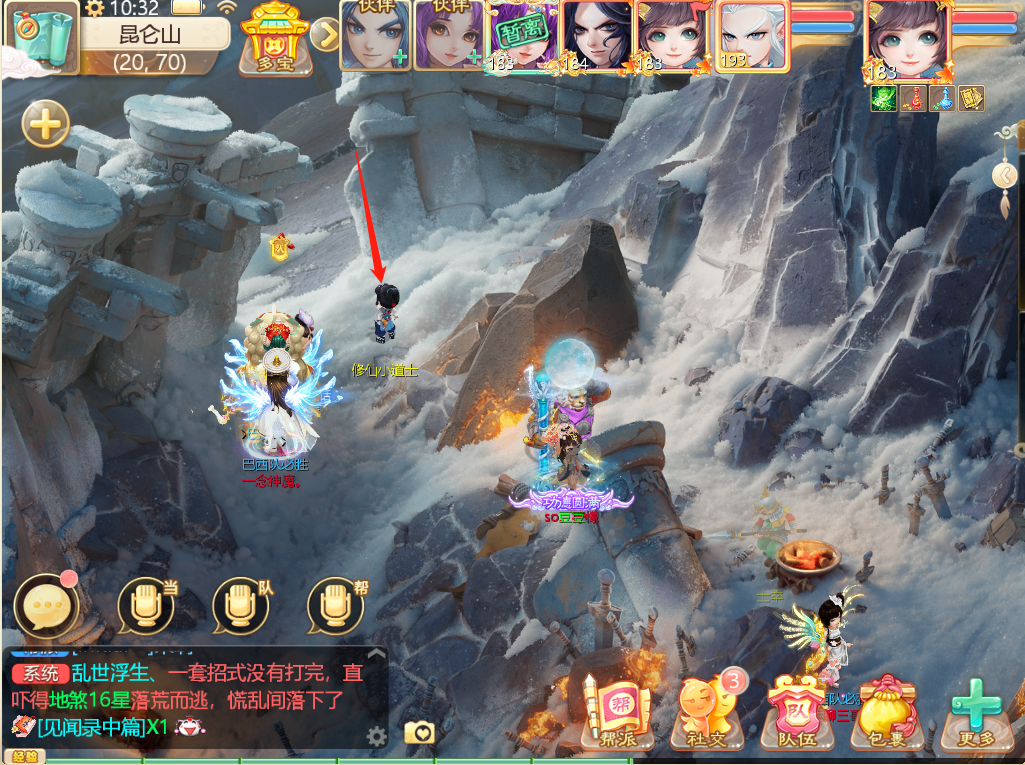Screen dimensions: 1025x765
Task: Select the 暂离 purple-haired teammate portrait
Action: tap(522, 36)
